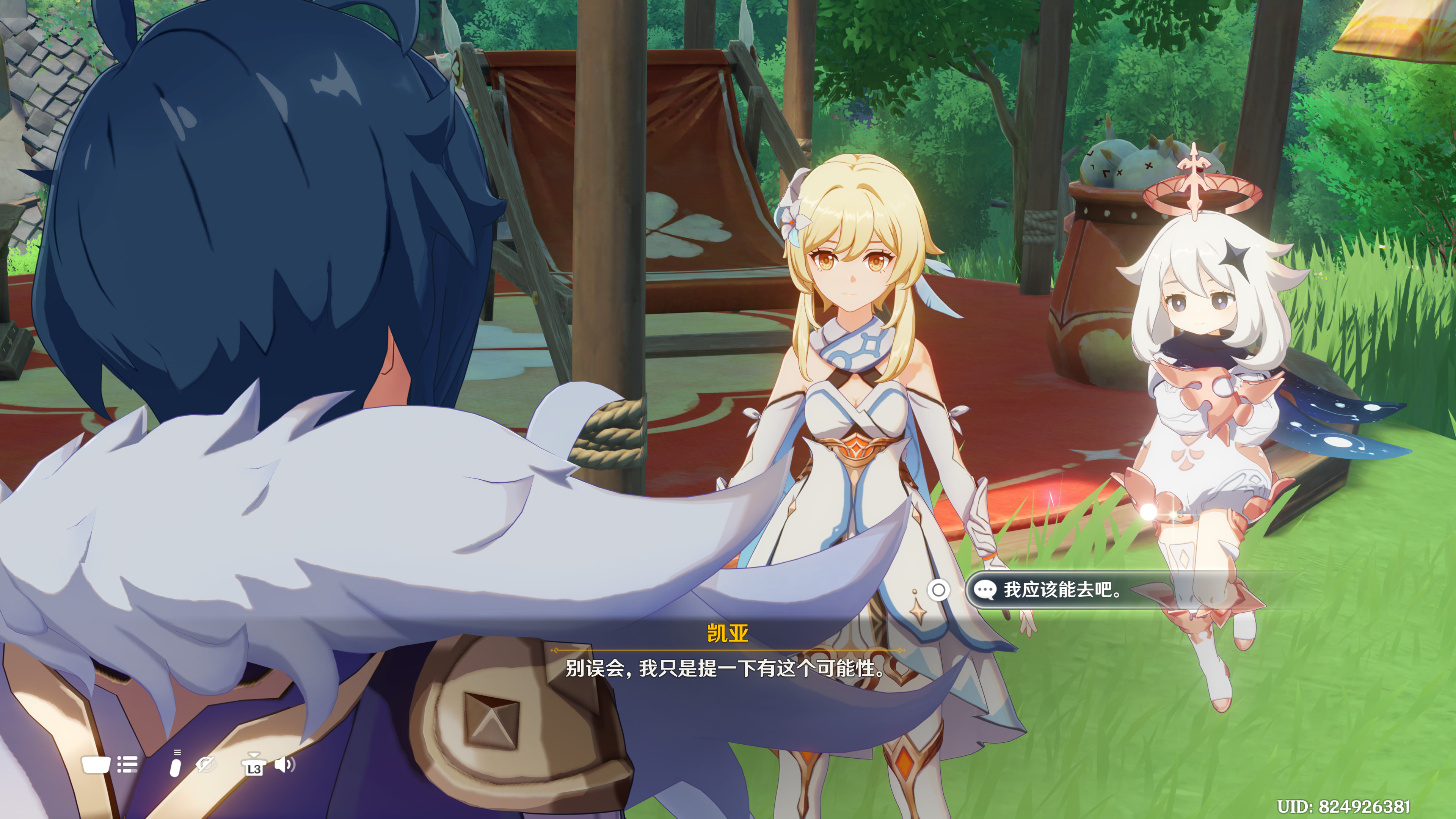Toggle the crossed-out eye hide-interface icon
The width and height of the screenshot is (1456, 819).
click(206, 765)
